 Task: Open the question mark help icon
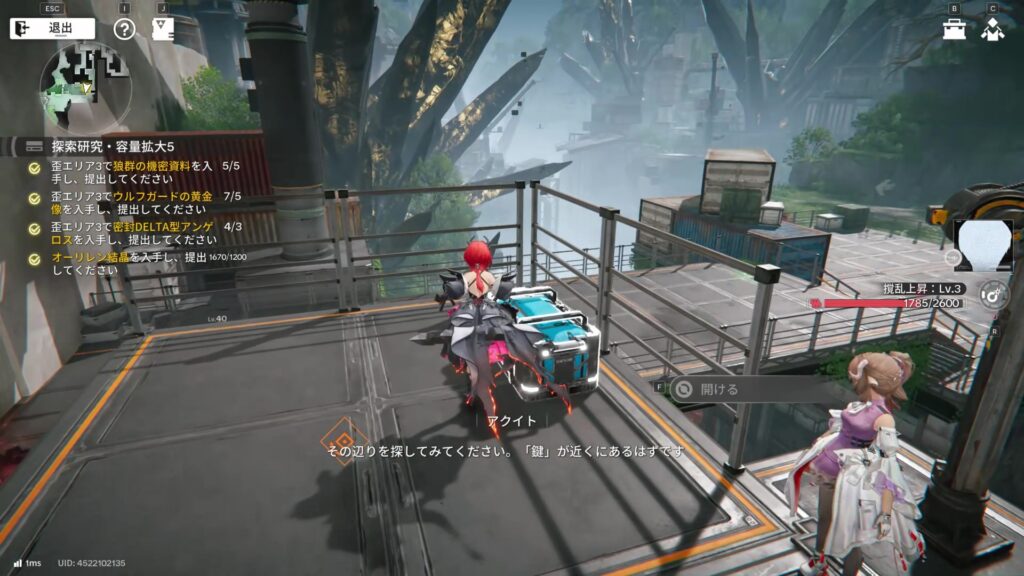[x=124, y=28]
